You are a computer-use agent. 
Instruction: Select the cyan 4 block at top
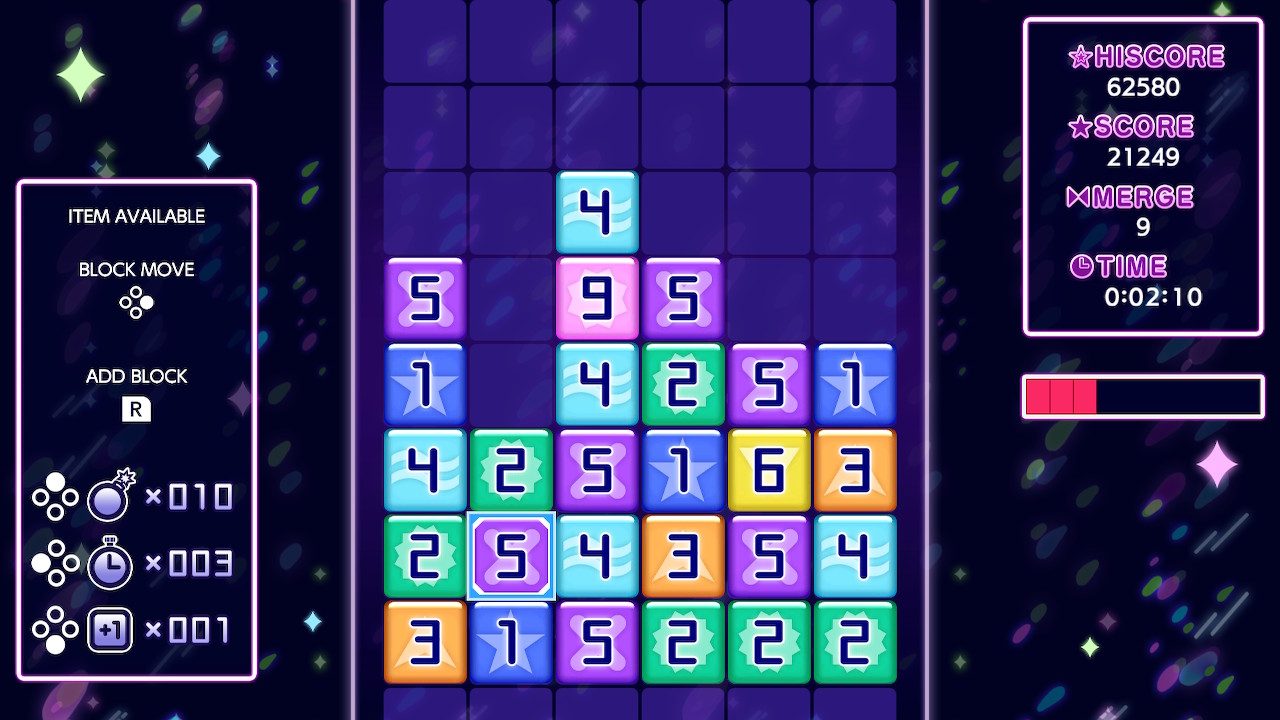[597, 213]
